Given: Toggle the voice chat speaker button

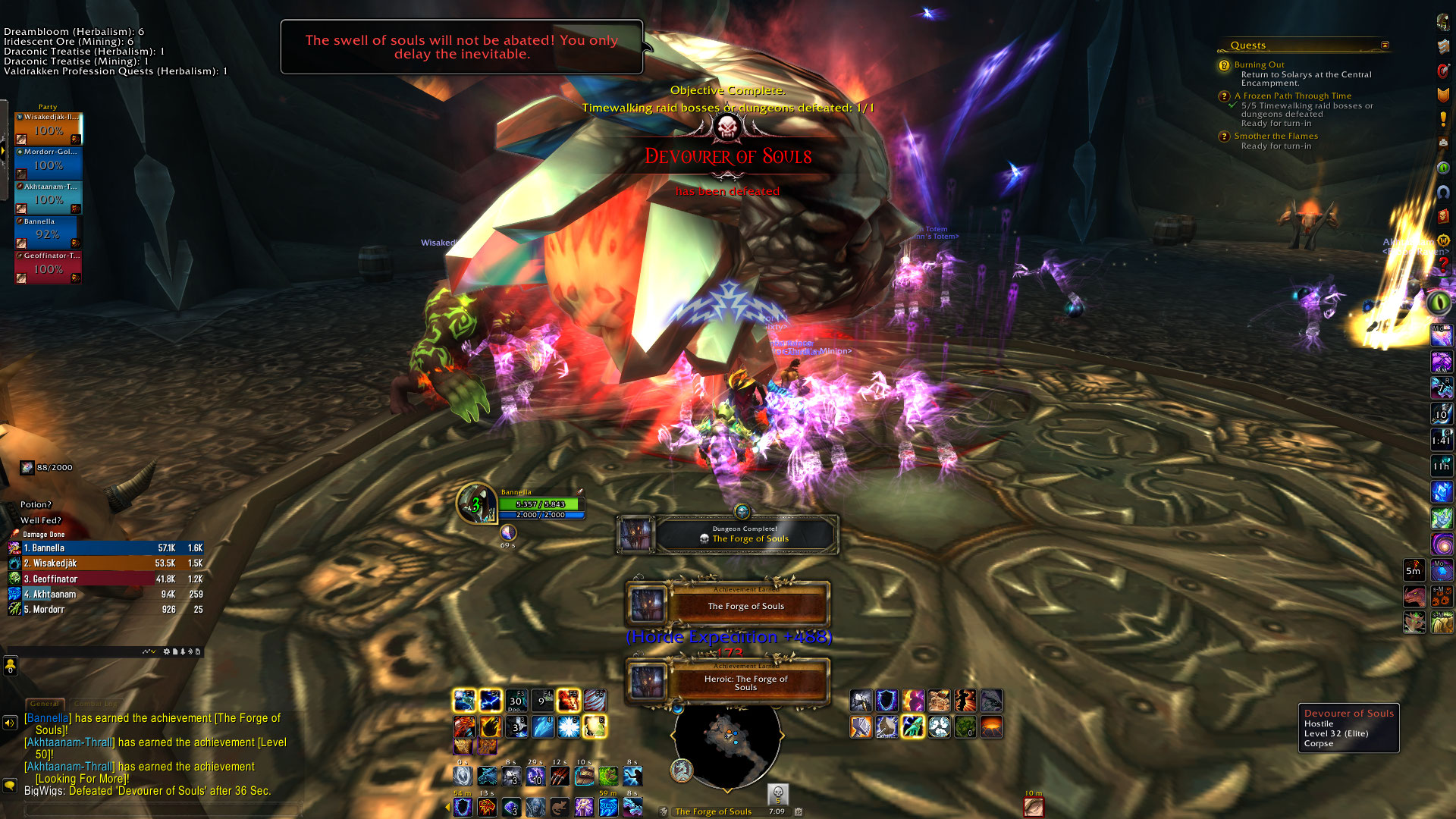Looking at the screenshot, I should tap(10, 723).
